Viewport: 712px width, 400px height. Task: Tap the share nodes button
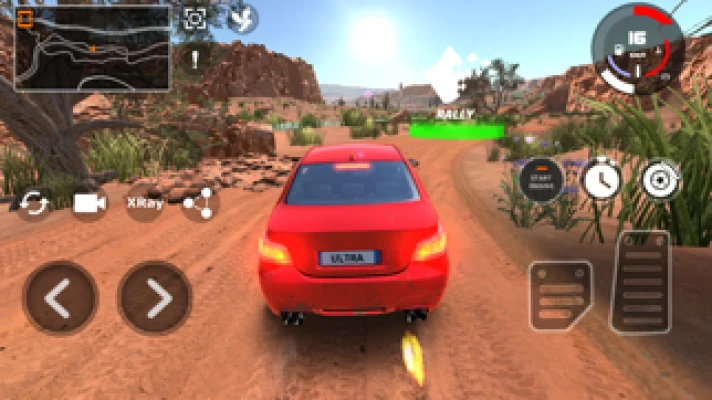[x=200, y=203]
